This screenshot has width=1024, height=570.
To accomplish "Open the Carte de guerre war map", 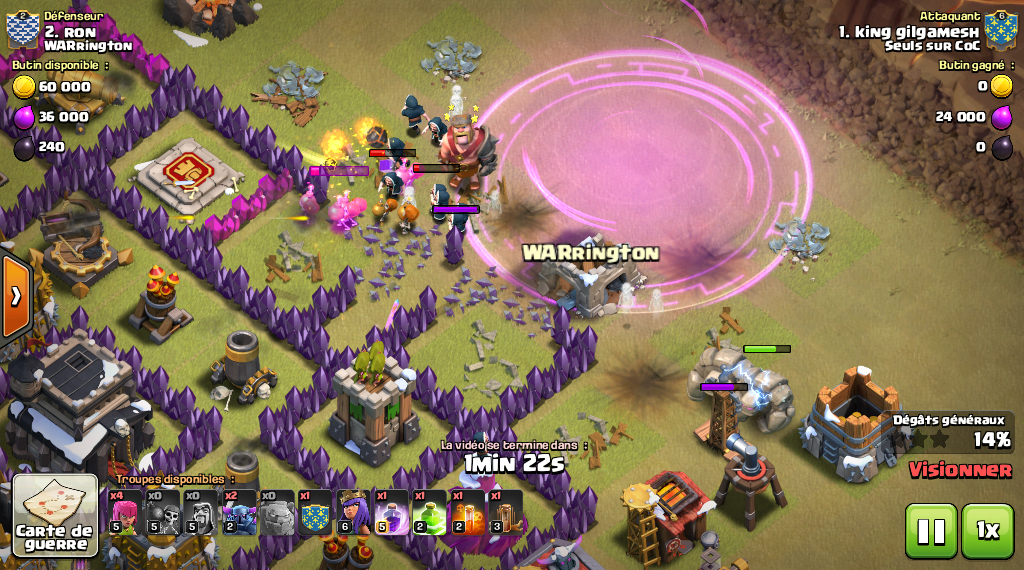I will pyautogui.click(x=55, y=514).
